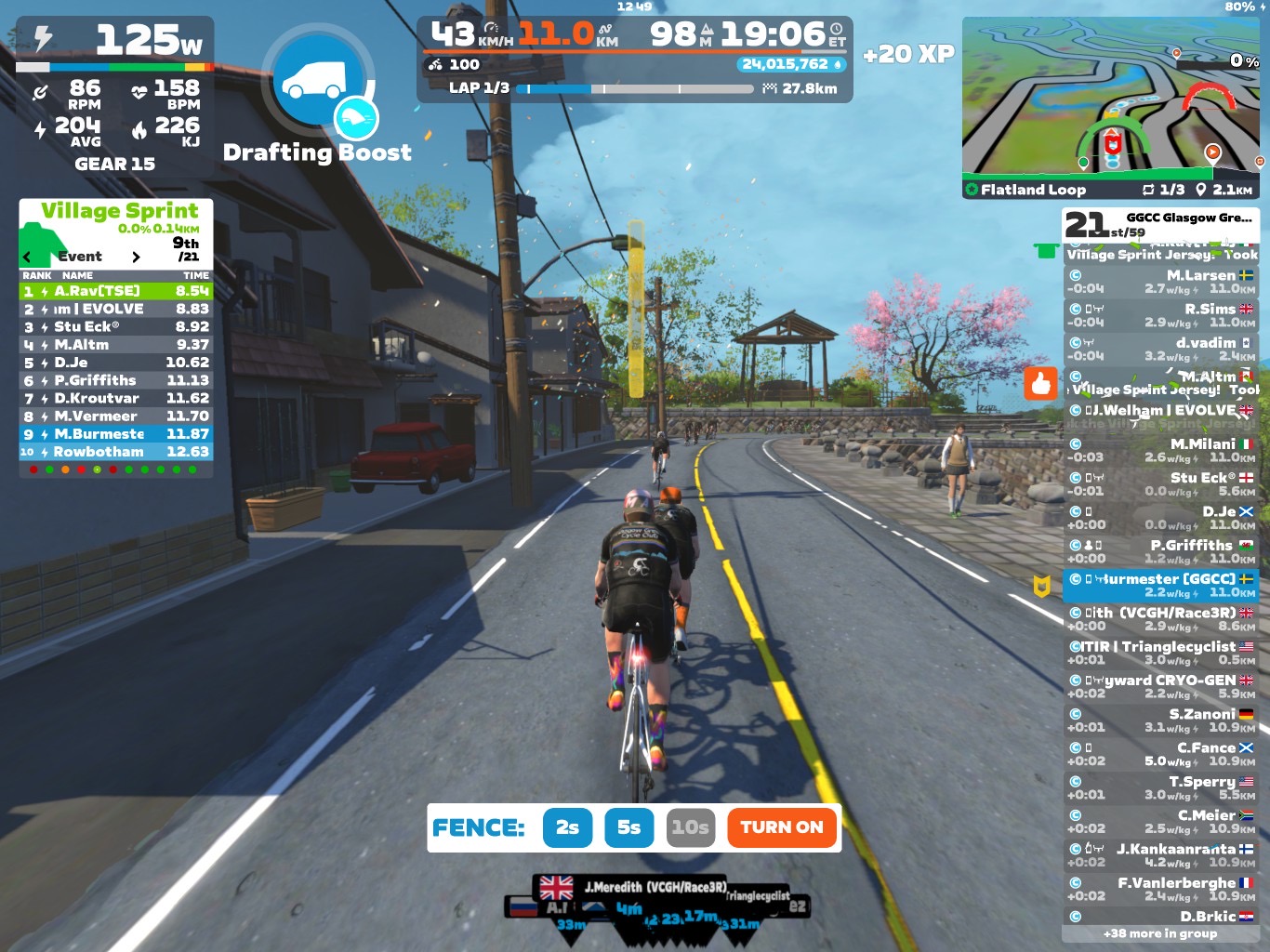Give a Ride On thumbs up
The width and height of the screenshot is (1270, 952).
1040,383
